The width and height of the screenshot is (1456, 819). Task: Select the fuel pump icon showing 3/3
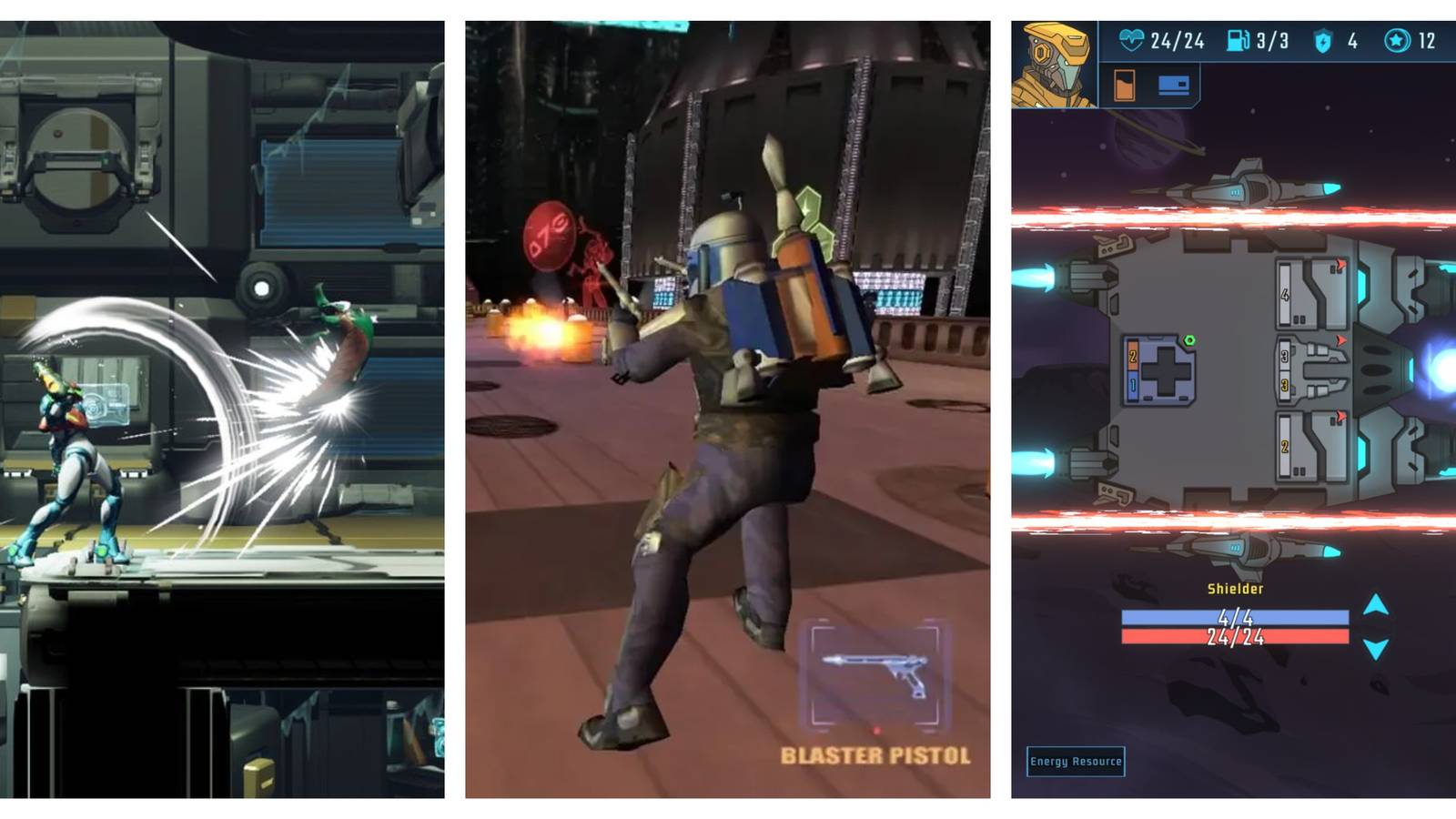click(x=1238, y=41)
